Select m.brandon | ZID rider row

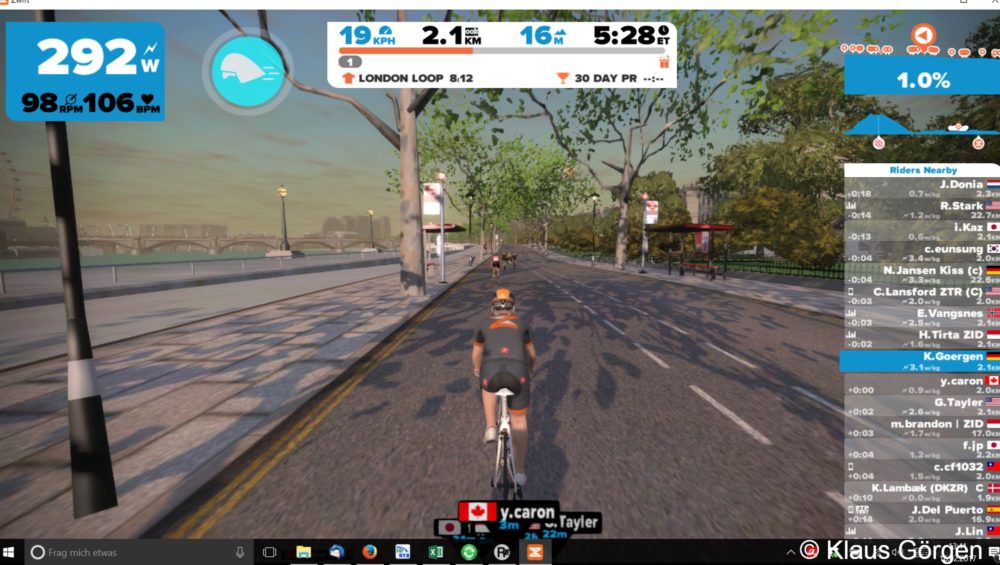[920, 428]
